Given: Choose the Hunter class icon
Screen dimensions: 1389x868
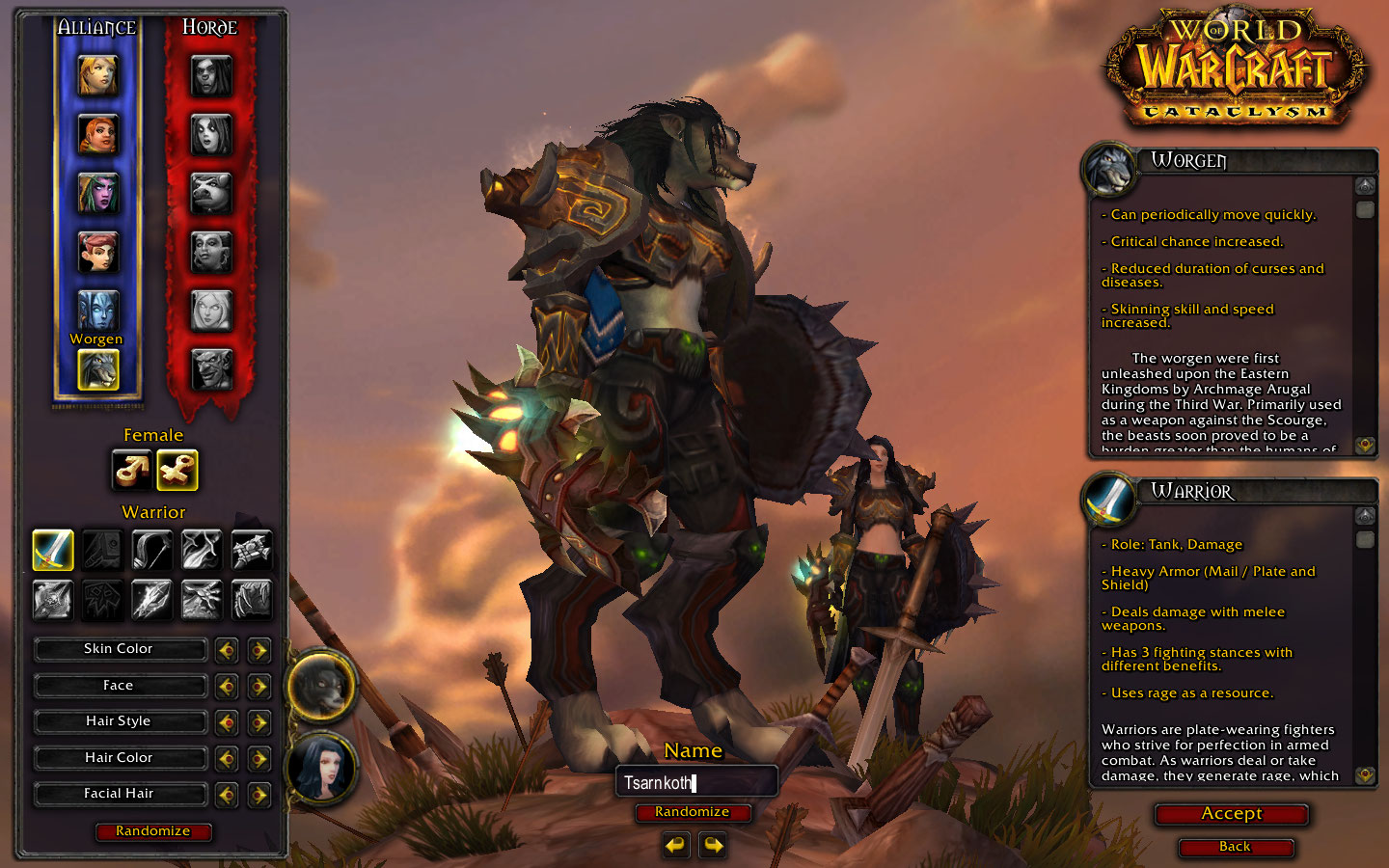Looking at the screenshot, I should [x=151, y=550].
